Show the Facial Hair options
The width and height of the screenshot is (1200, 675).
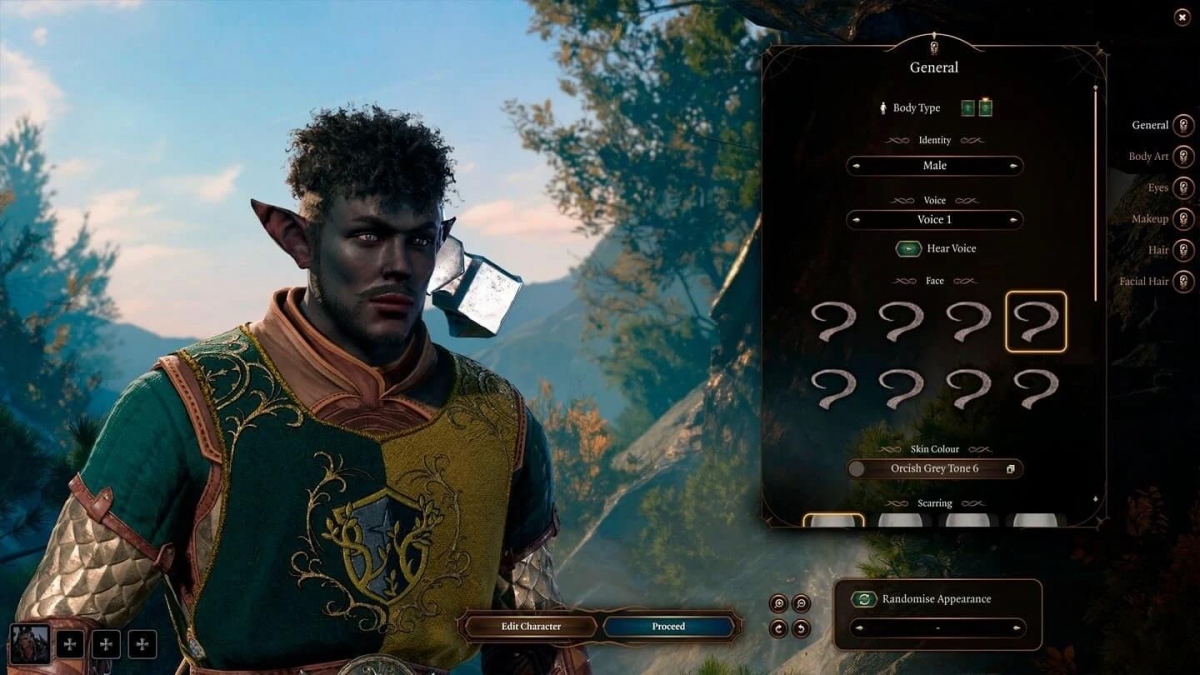(x=1183, y=281)
